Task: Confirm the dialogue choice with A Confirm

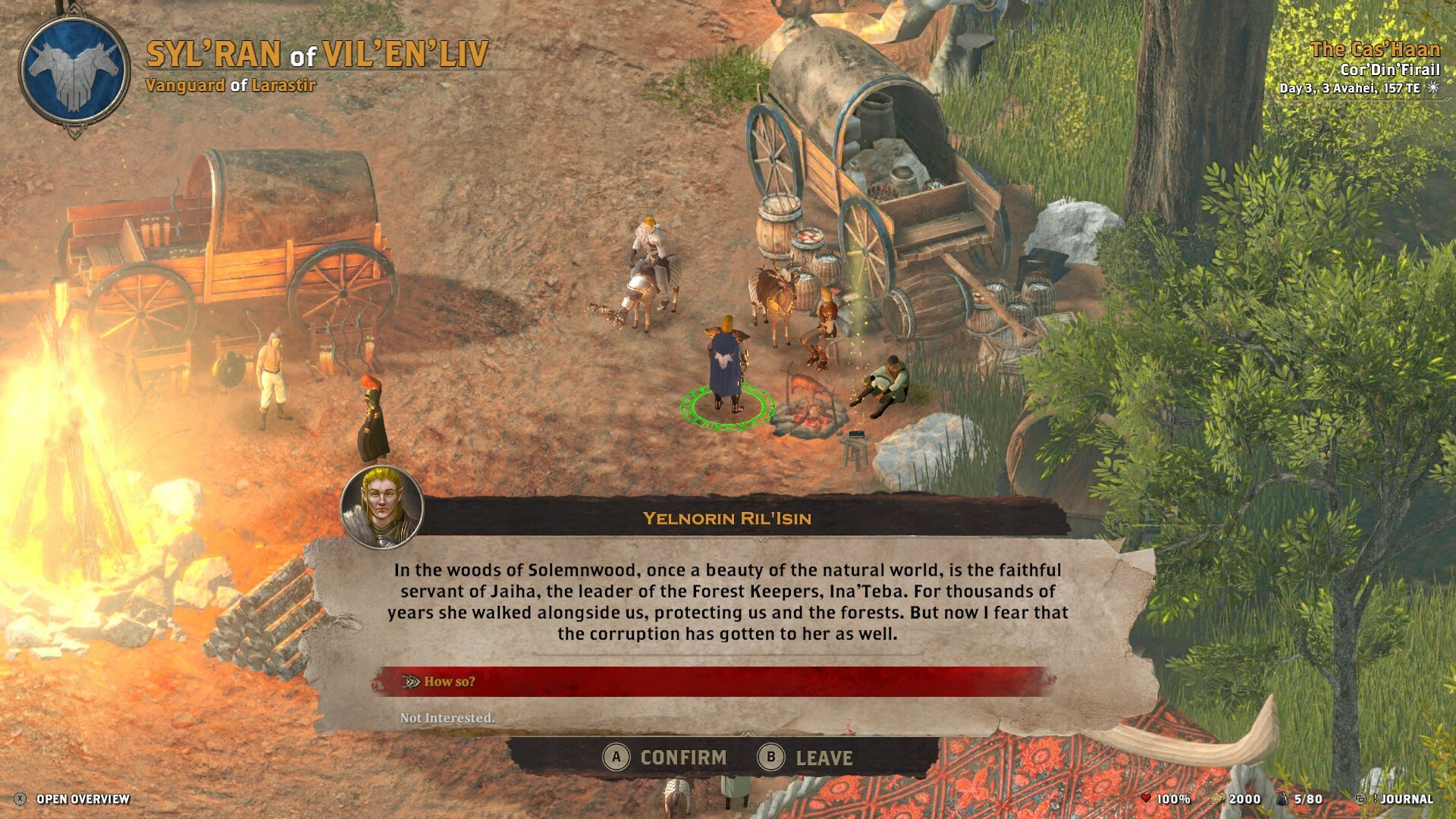Action: [669, 756]
